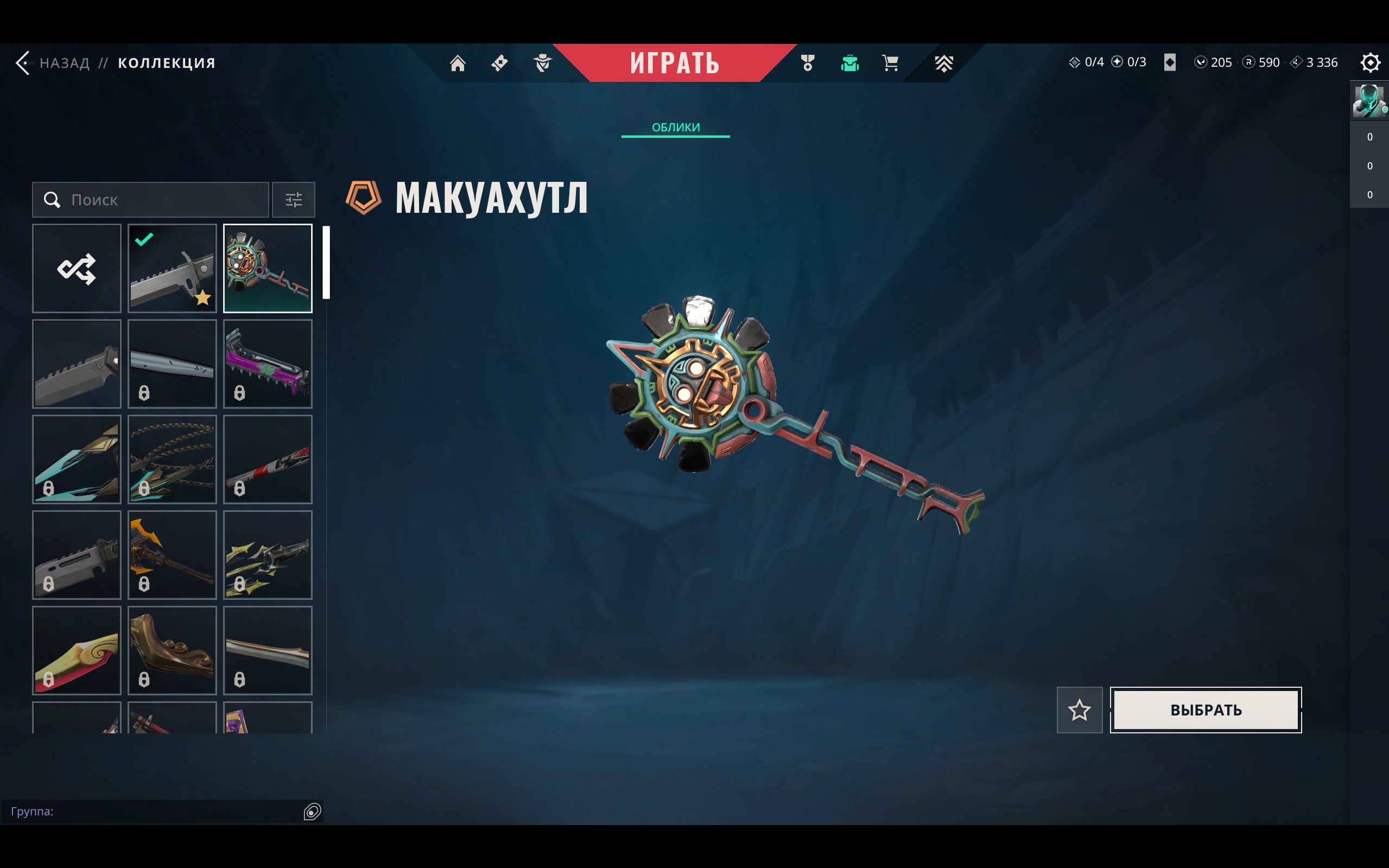Open the shopping cart store icon
Screen dimensions: 1389x868
click(890, 62)
